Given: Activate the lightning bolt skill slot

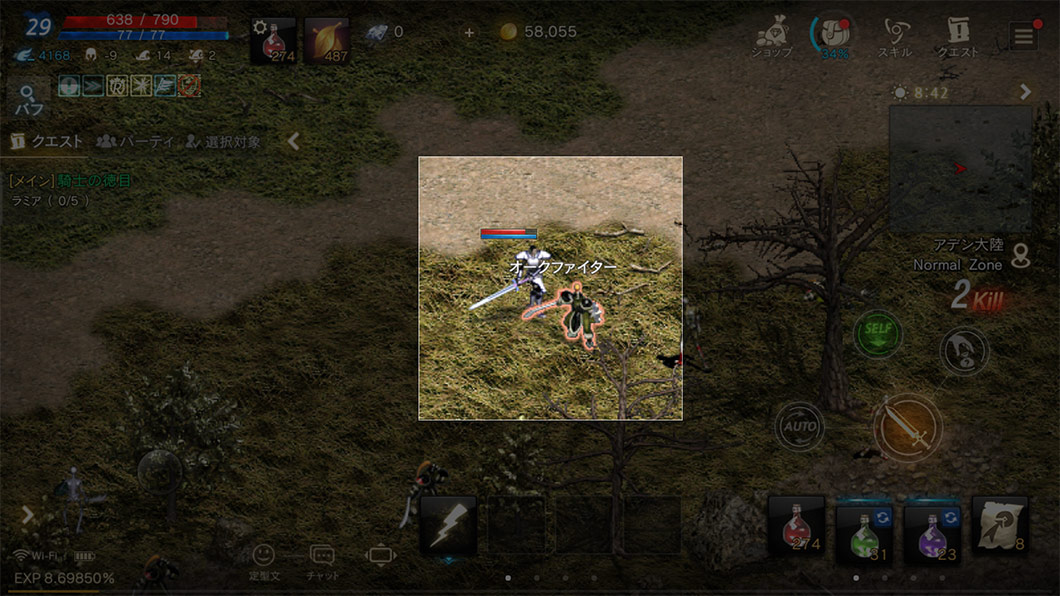Looking at the screenshot, I should coord(447,526).
